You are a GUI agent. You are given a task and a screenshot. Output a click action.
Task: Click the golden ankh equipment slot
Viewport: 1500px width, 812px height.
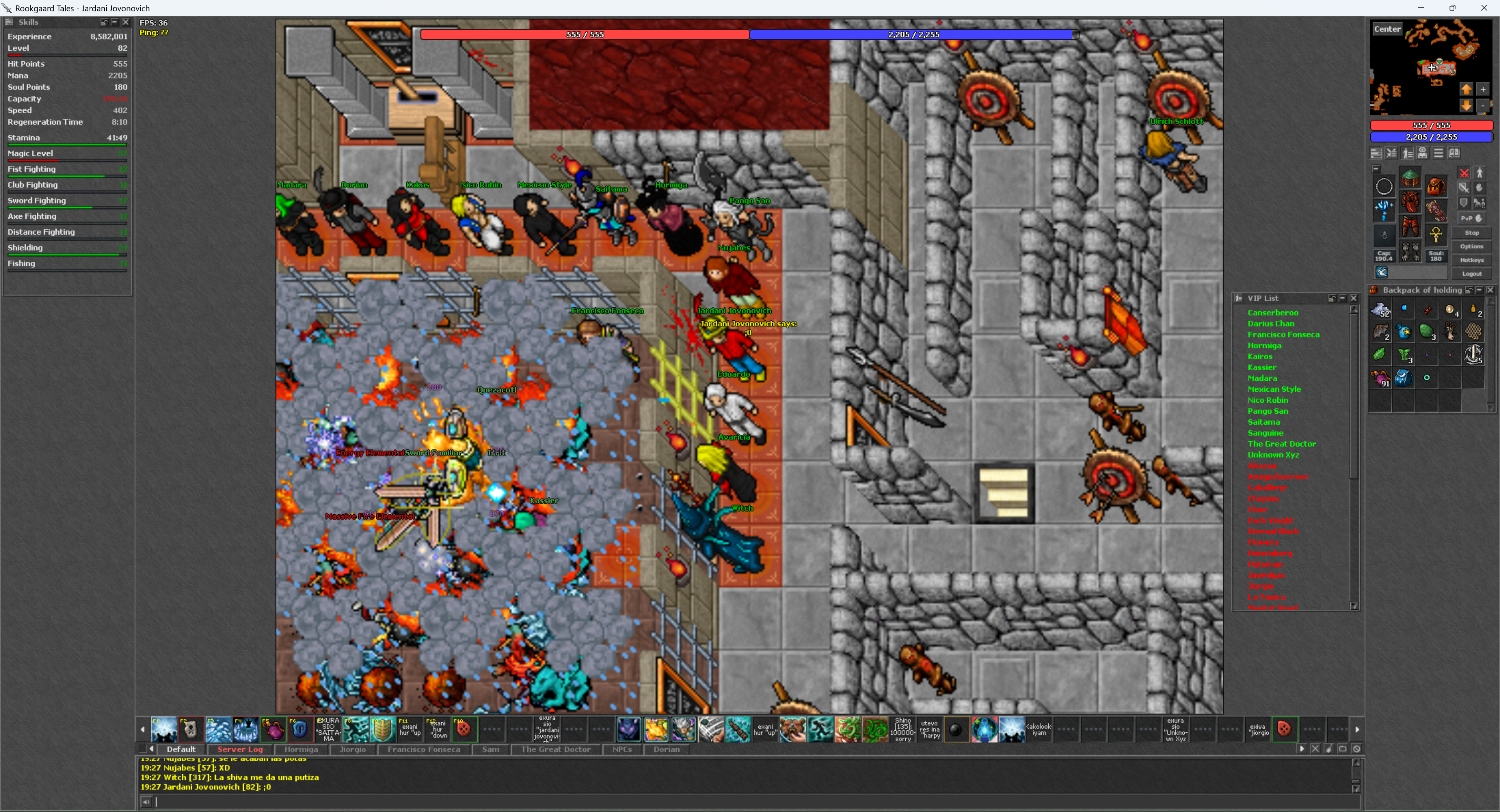click(1436, 235)
